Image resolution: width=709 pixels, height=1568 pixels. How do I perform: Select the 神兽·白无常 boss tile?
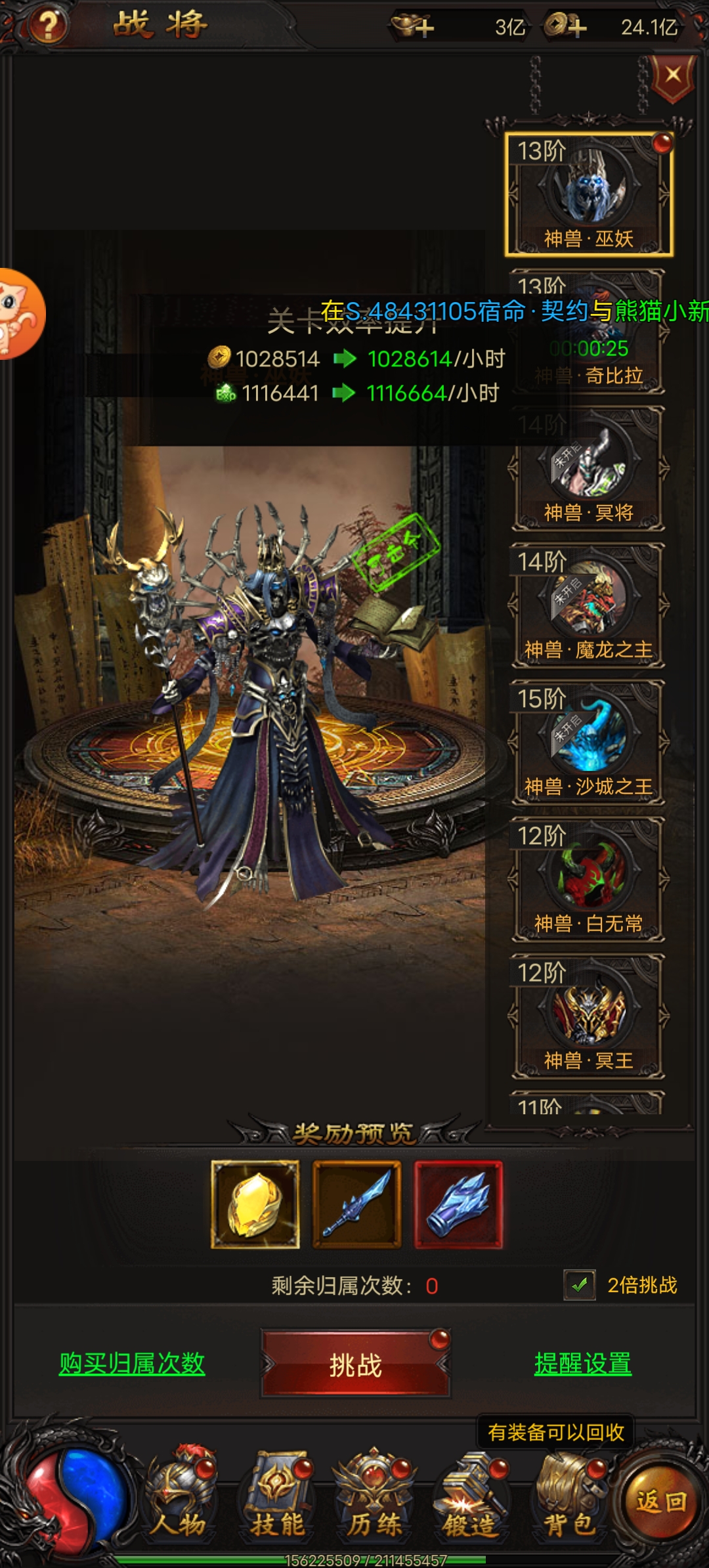pyautogui.click(x=588, y=879)
